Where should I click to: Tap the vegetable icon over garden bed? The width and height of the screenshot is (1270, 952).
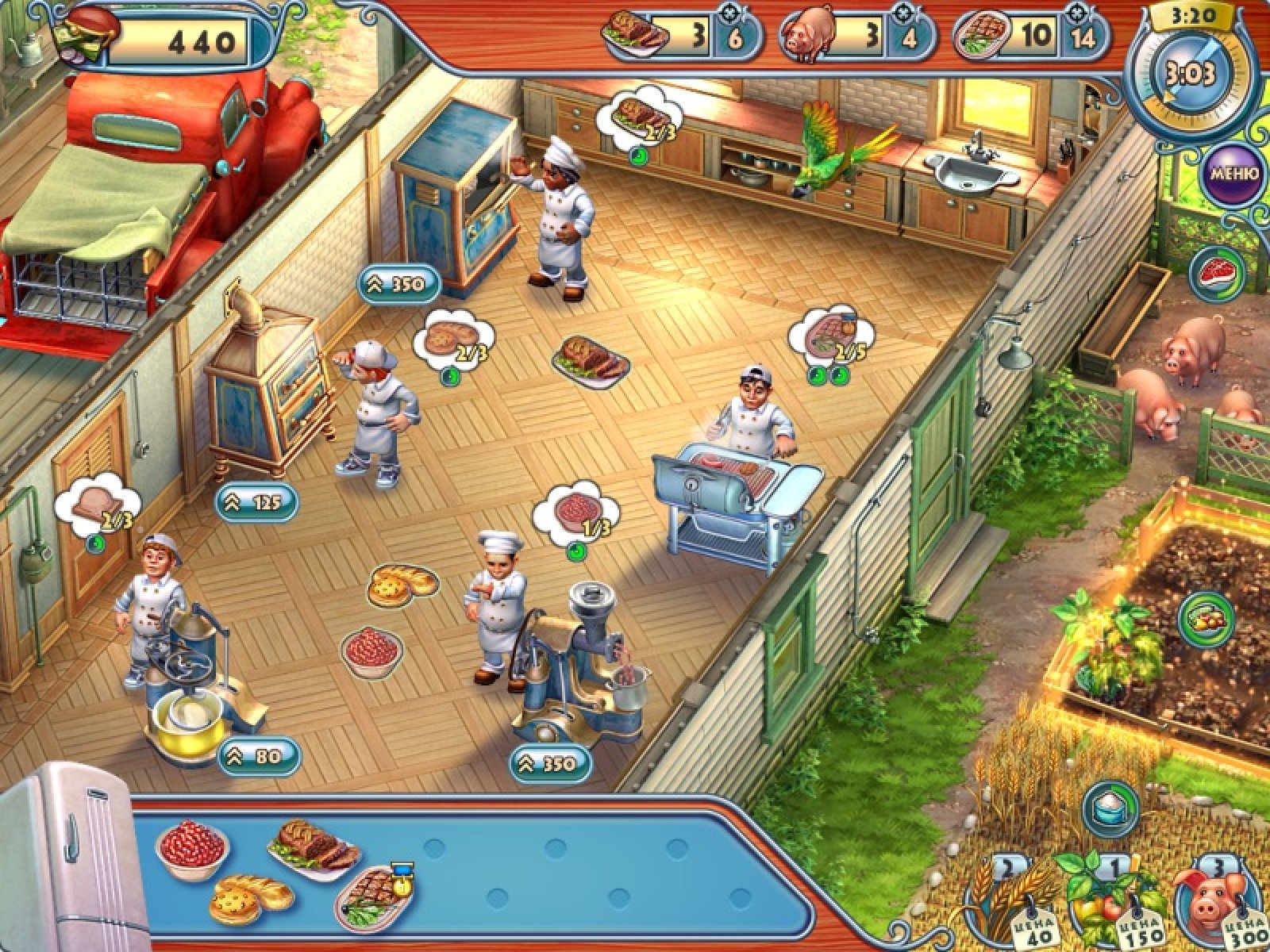pos(1206,620)
